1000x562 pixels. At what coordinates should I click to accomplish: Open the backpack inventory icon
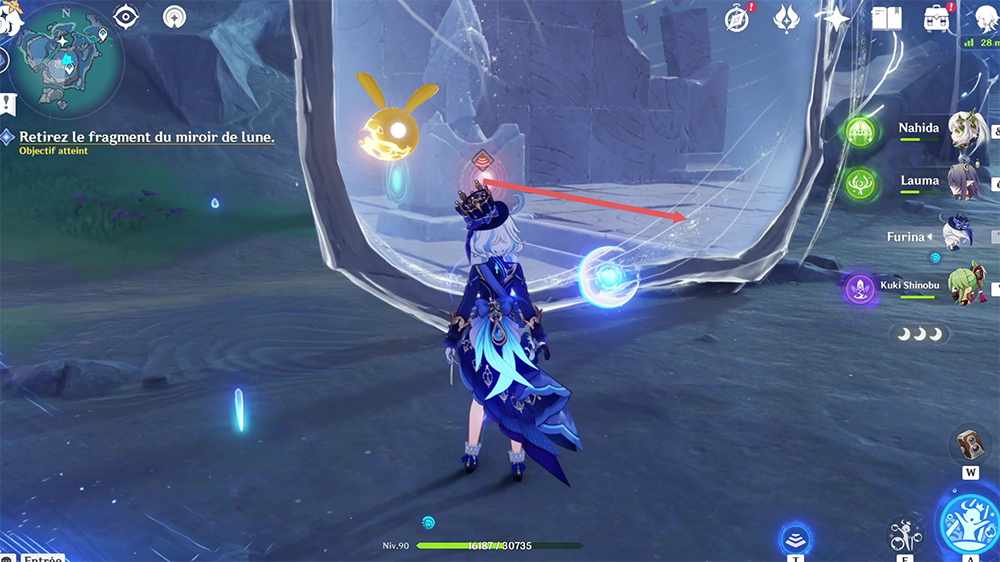click(937, 17)
